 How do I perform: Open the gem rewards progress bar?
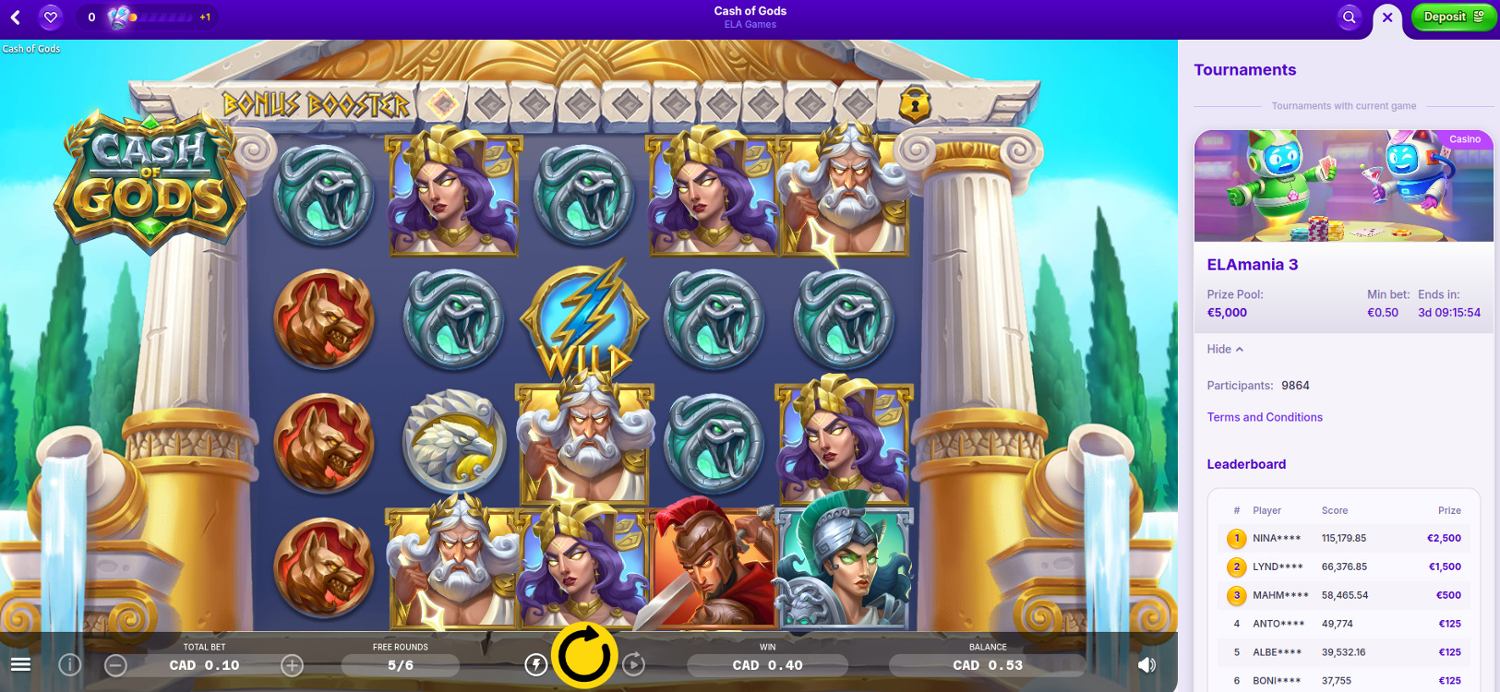point(163,17)
